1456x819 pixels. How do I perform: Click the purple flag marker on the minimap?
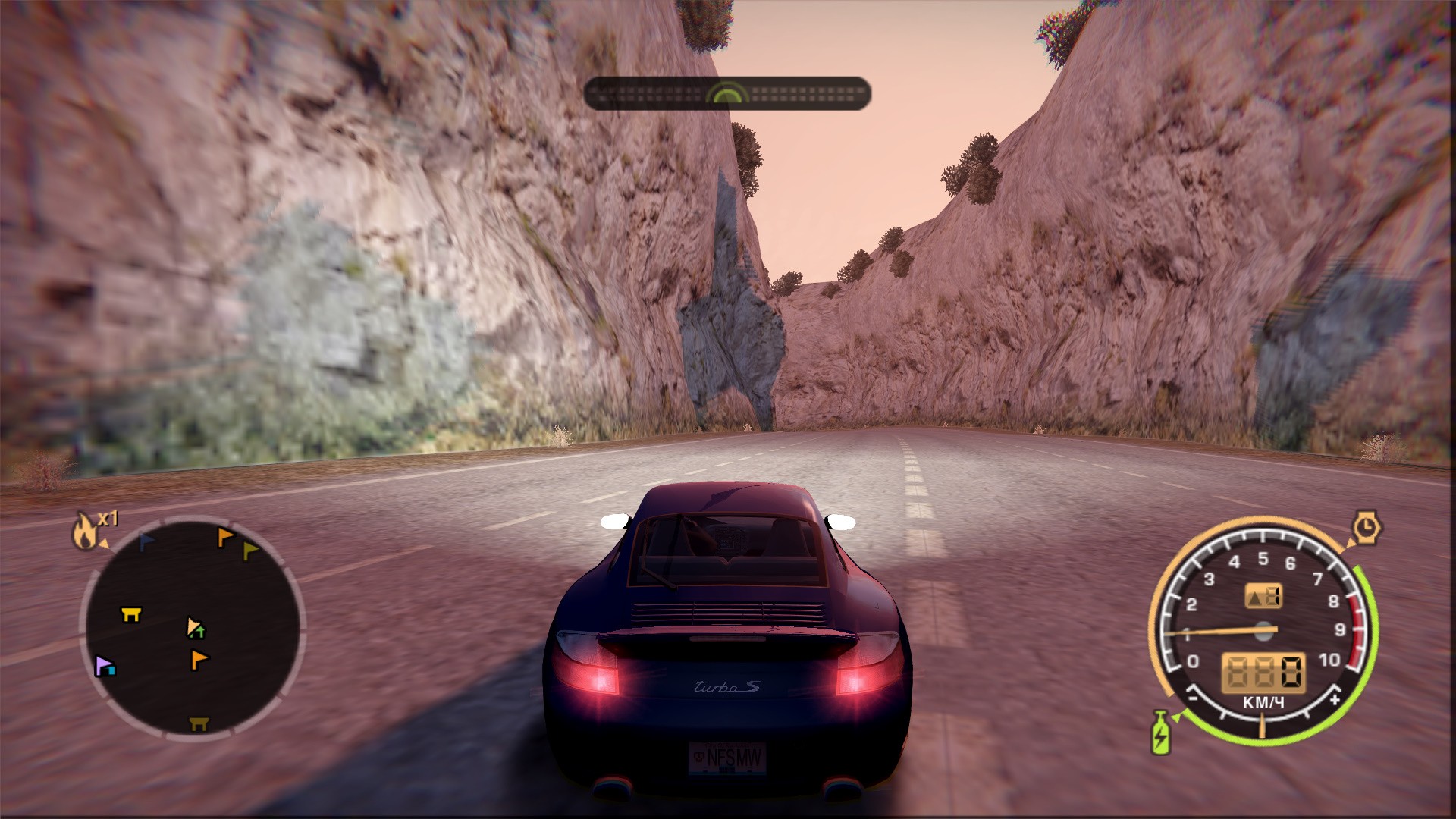point(104,667)
